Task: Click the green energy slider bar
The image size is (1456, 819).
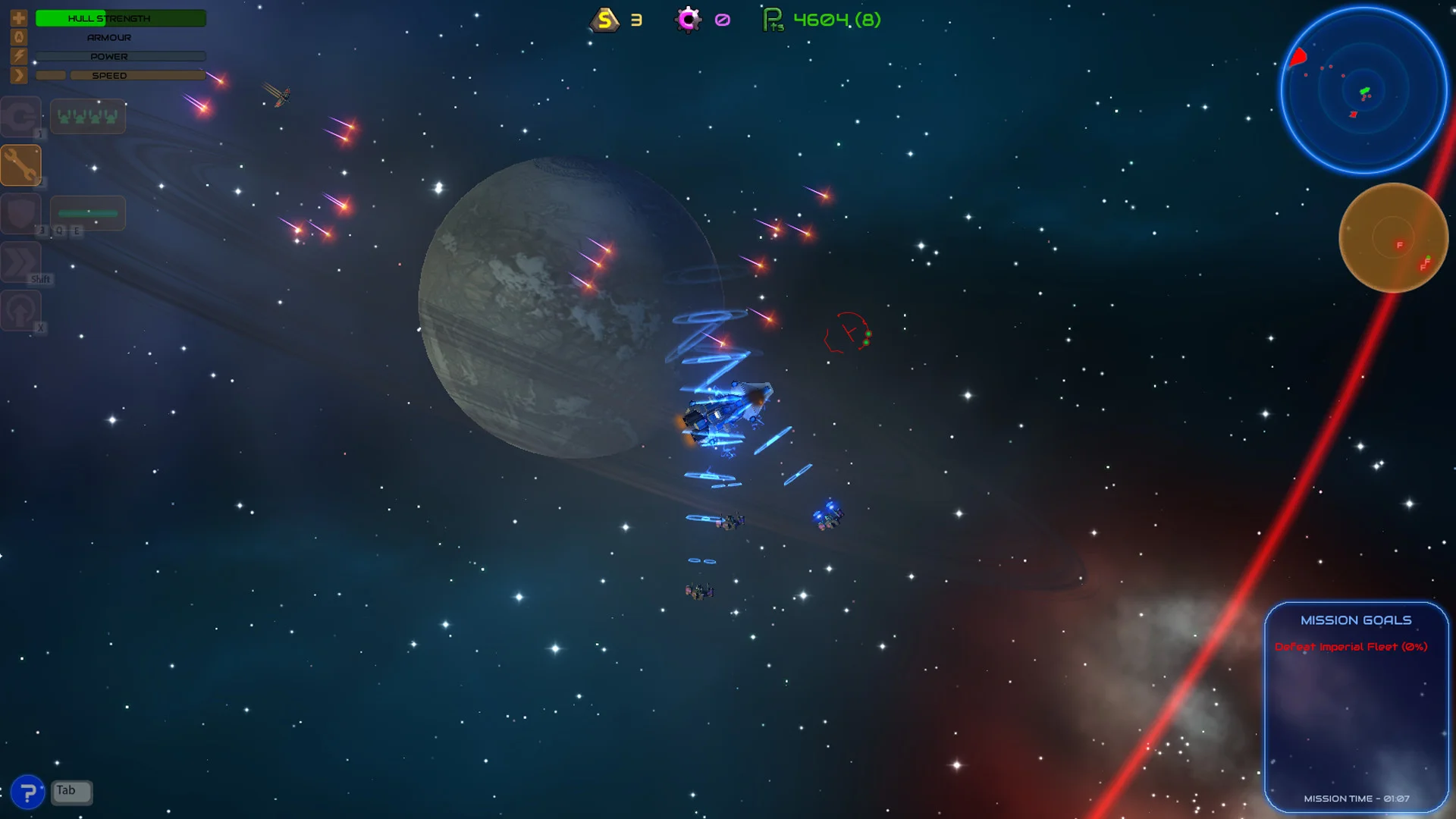Action: click(87, 212)
